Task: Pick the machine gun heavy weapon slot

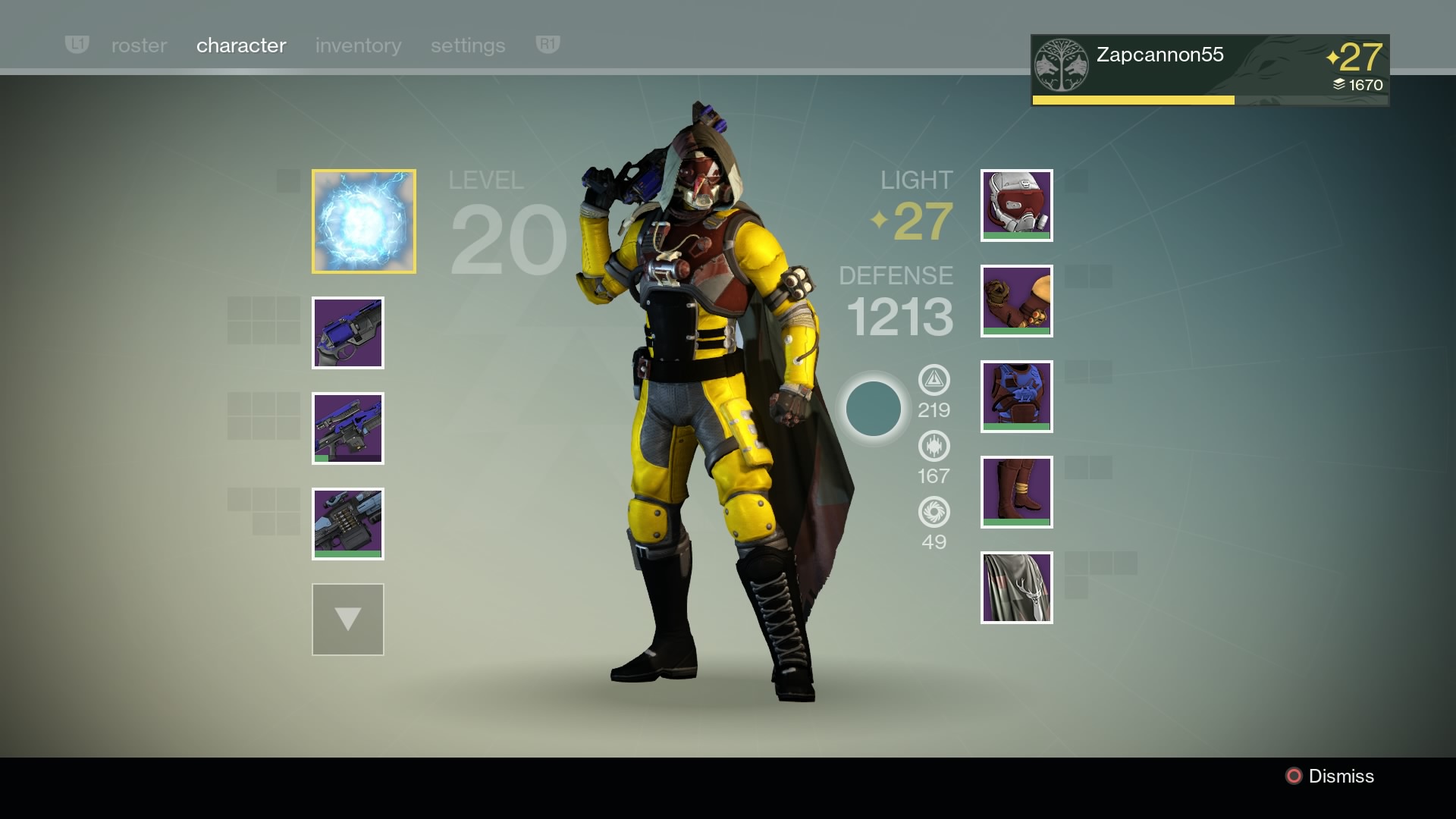Action: tap(347, 524)
